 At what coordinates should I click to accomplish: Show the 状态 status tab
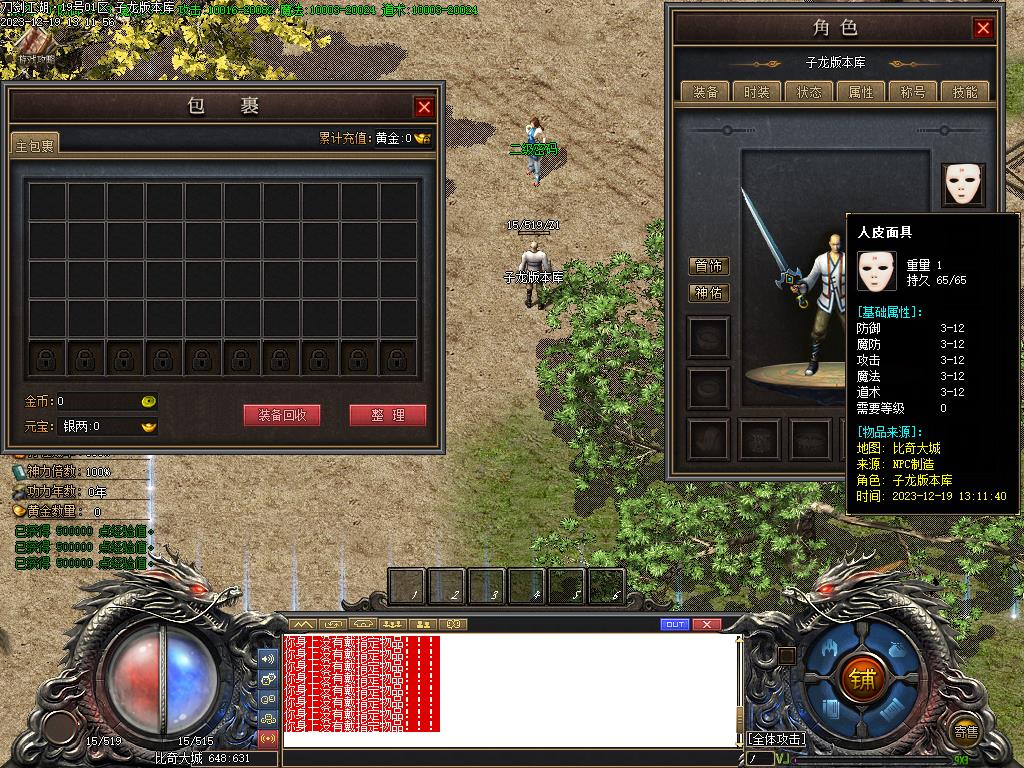coord(809,91)
